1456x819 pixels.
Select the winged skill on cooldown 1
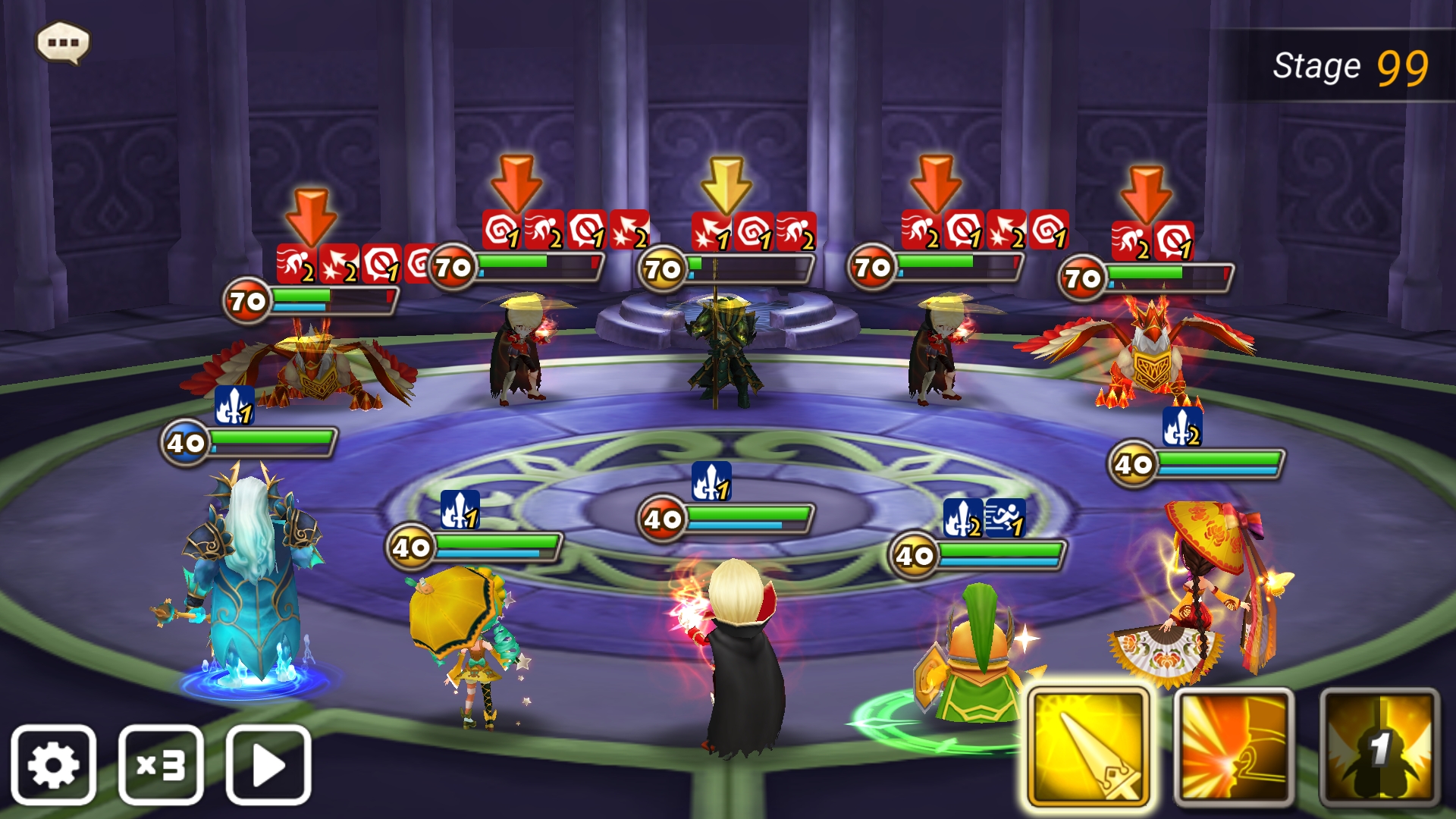coord(1379,748)
